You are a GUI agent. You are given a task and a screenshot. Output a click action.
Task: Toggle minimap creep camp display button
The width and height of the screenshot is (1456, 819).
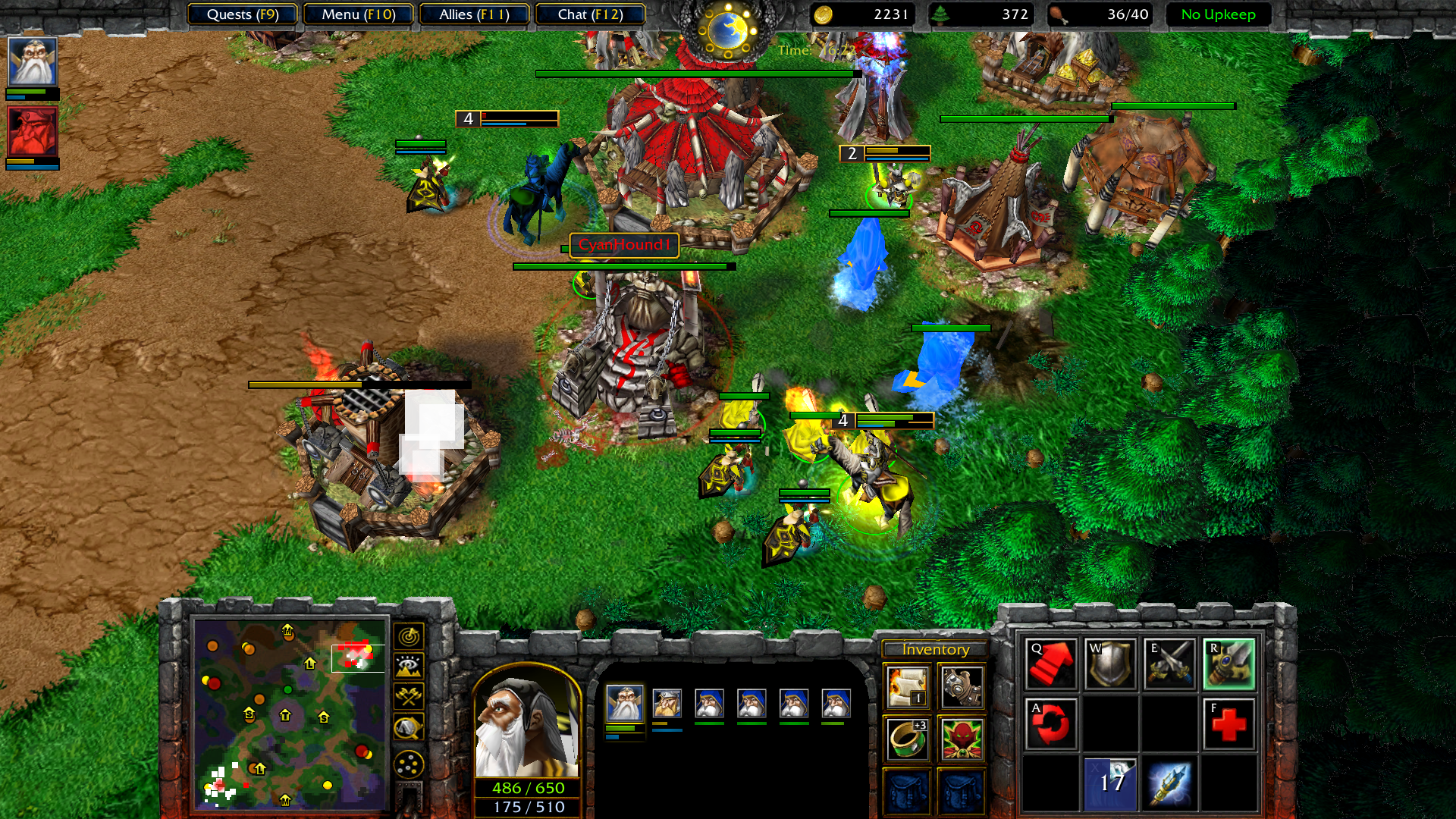409,727
